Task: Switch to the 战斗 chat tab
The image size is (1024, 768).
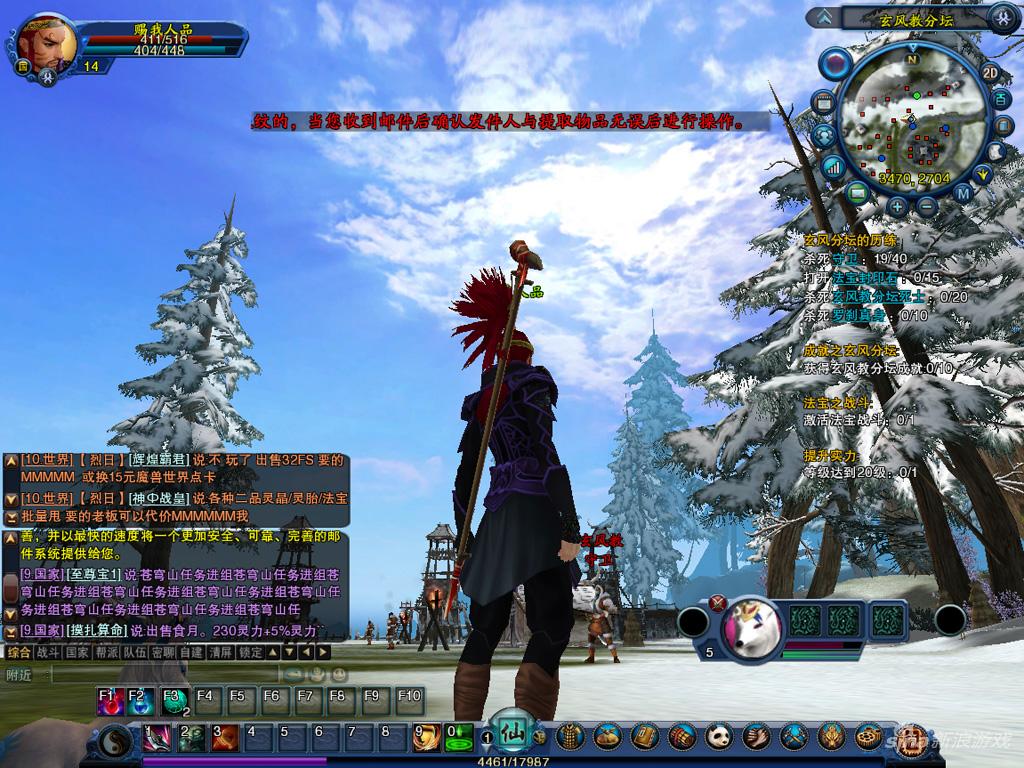Action: click(x=48, y=652)
